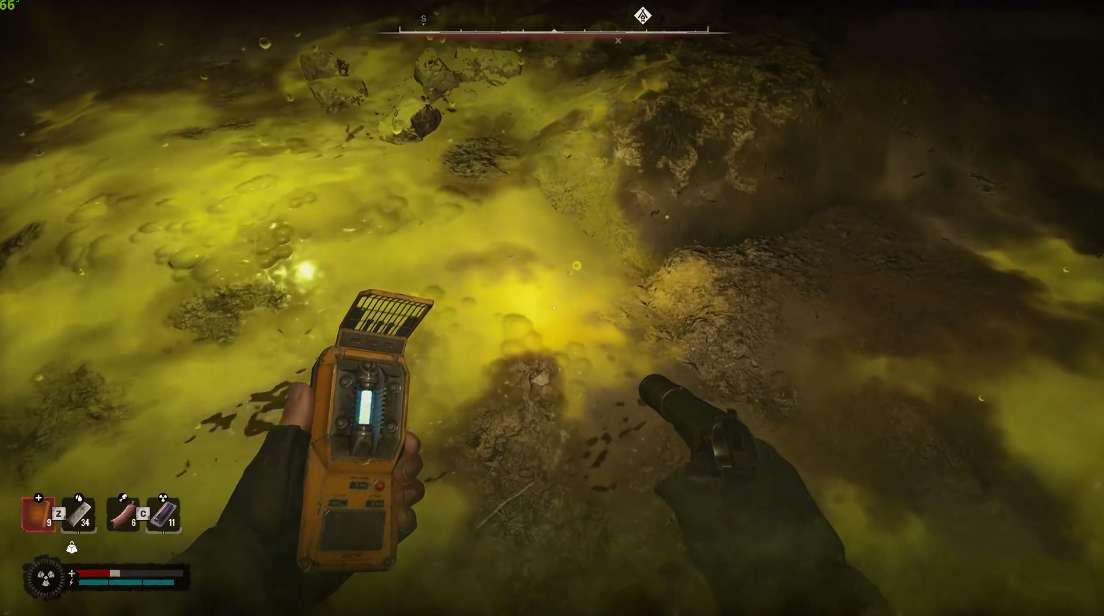Click the radiation level gauge
This screenshot has width=1104, height=616.
point(44,578)
